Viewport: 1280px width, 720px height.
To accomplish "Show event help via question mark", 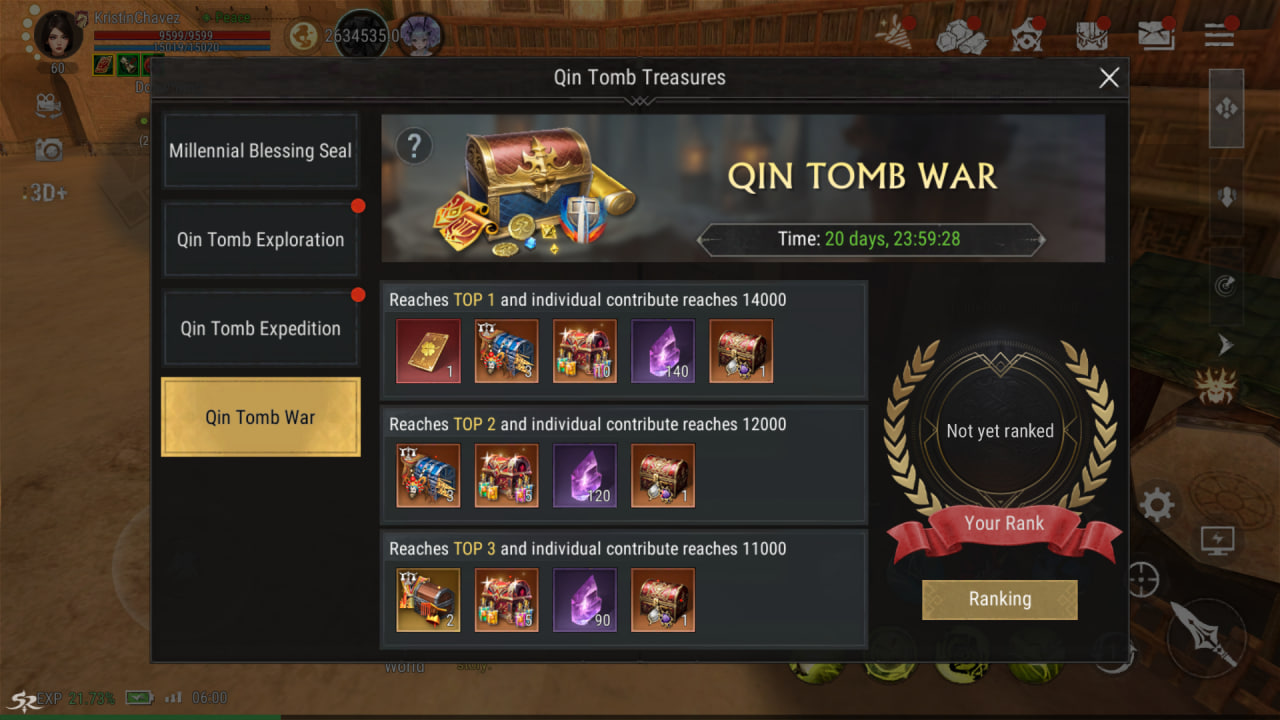I will (x=414, y=147).
